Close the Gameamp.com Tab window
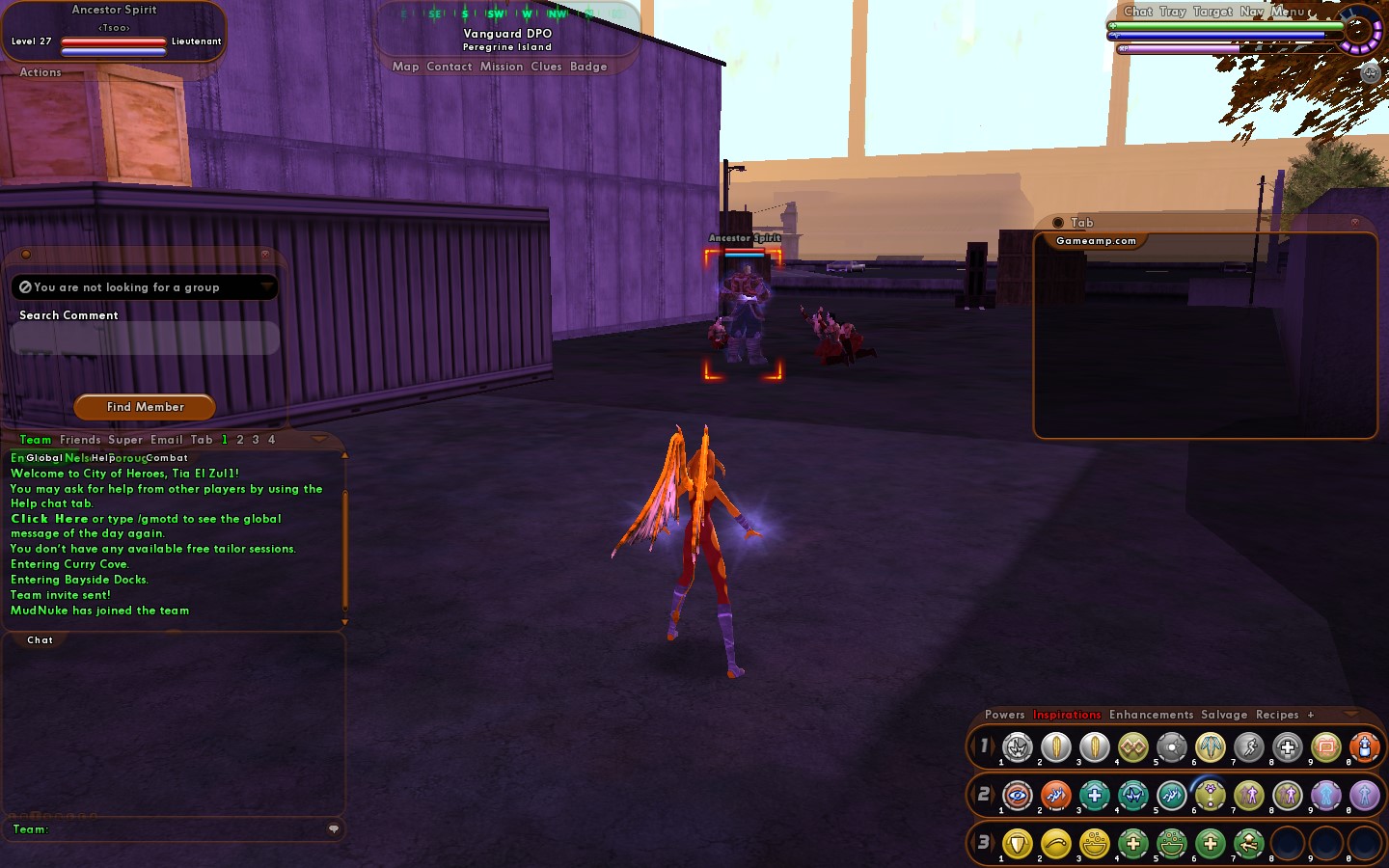 coord(1354,223)
